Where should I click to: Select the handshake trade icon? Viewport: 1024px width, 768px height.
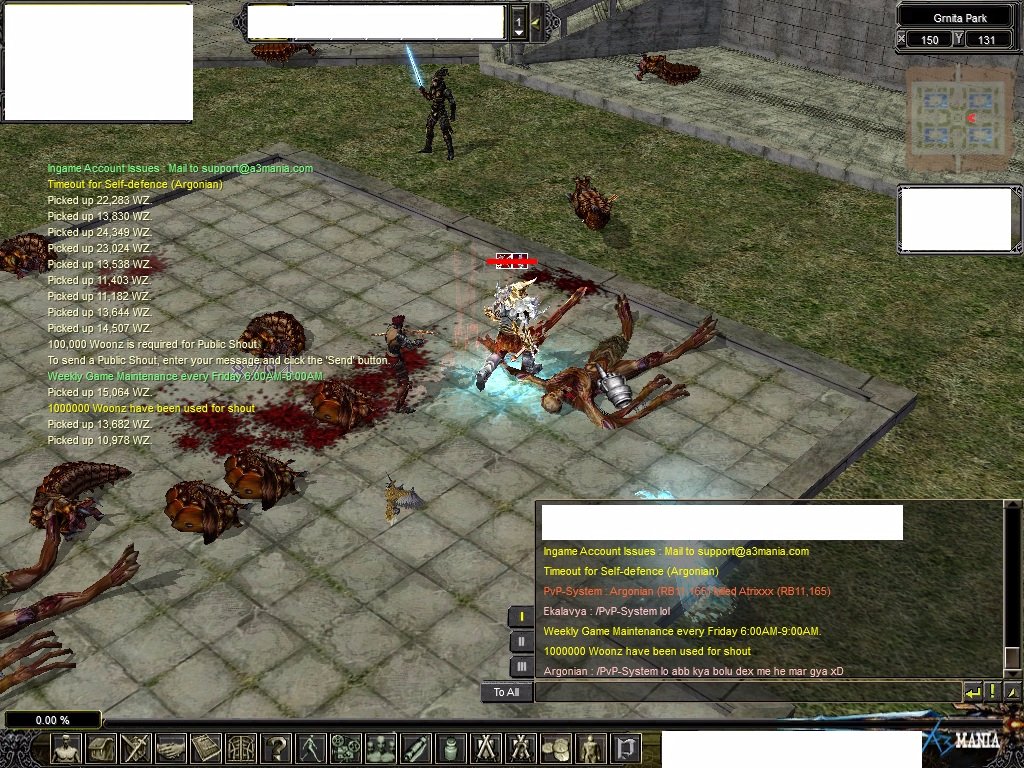pyautogui.click(x=171, y=748)
